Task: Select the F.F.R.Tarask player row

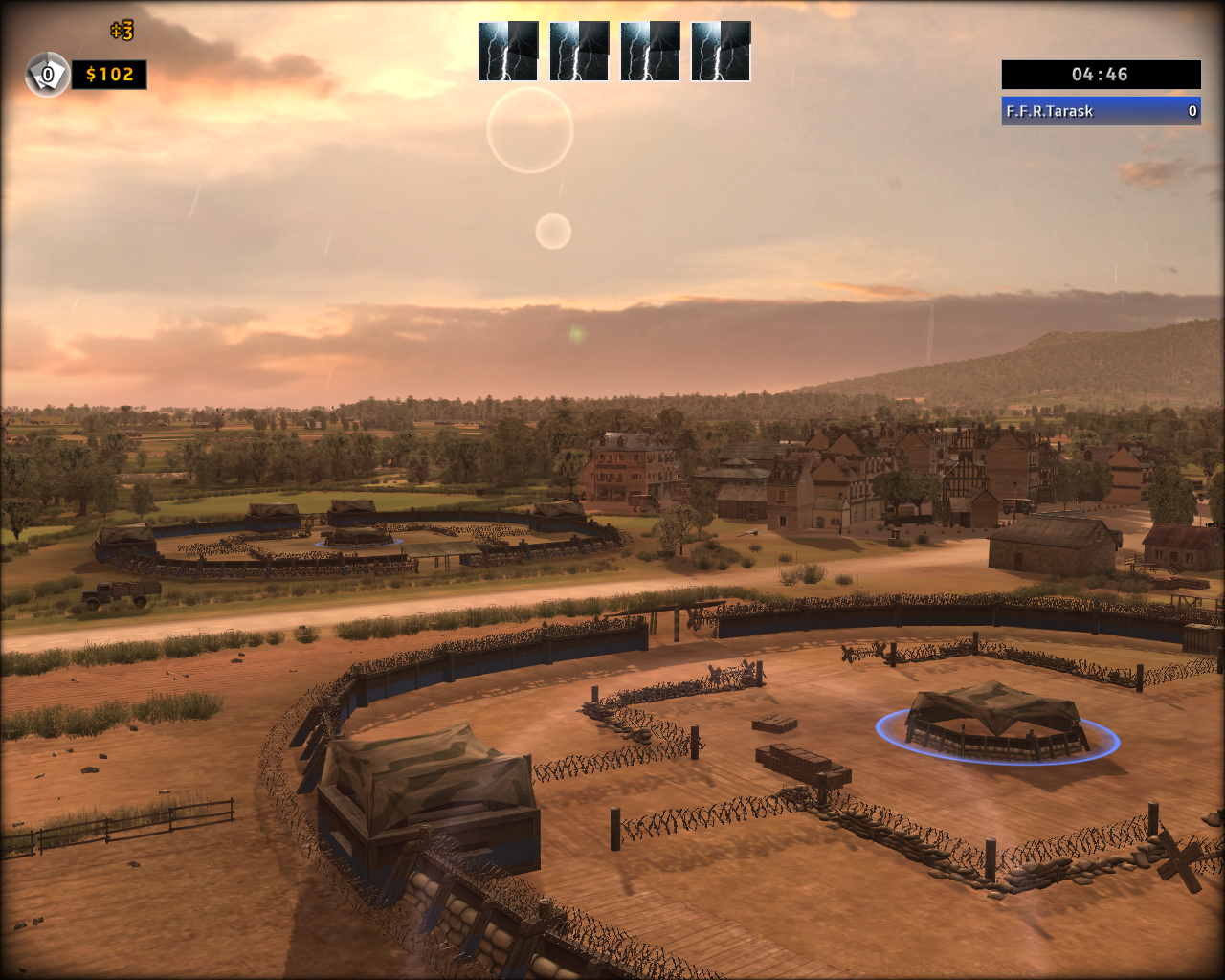Action: 1101,111
